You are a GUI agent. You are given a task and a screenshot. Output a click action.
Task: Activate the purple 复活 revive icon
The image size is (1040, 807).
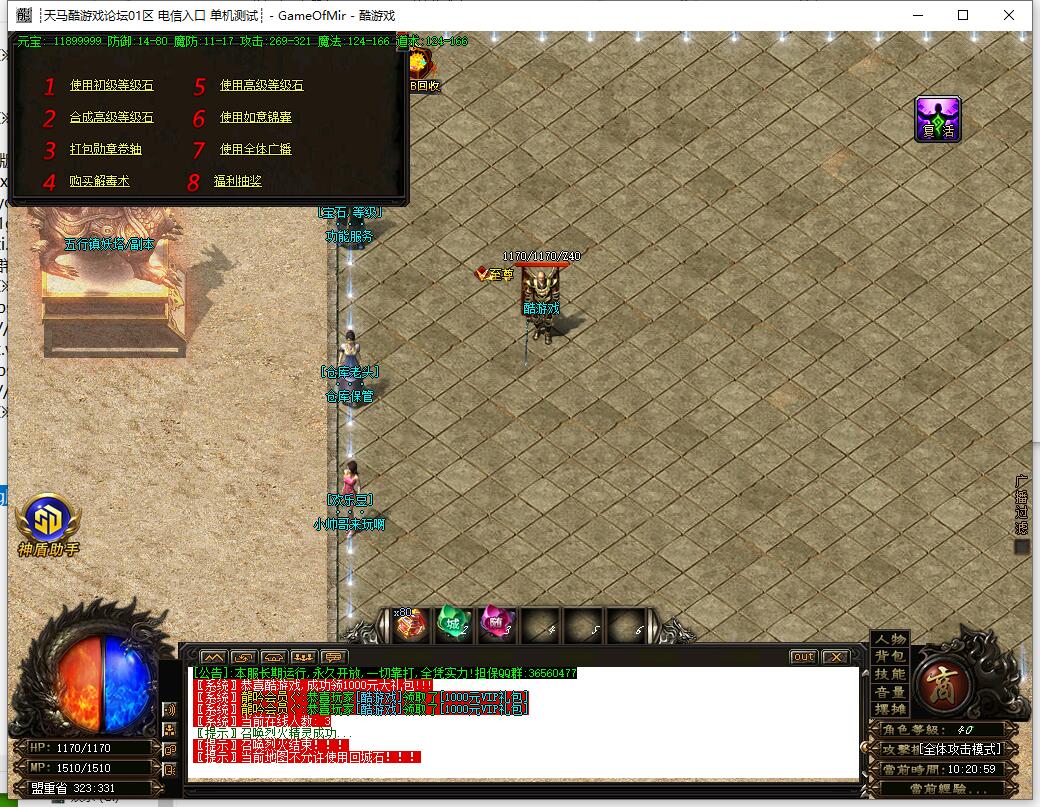[x=938, y=119]
